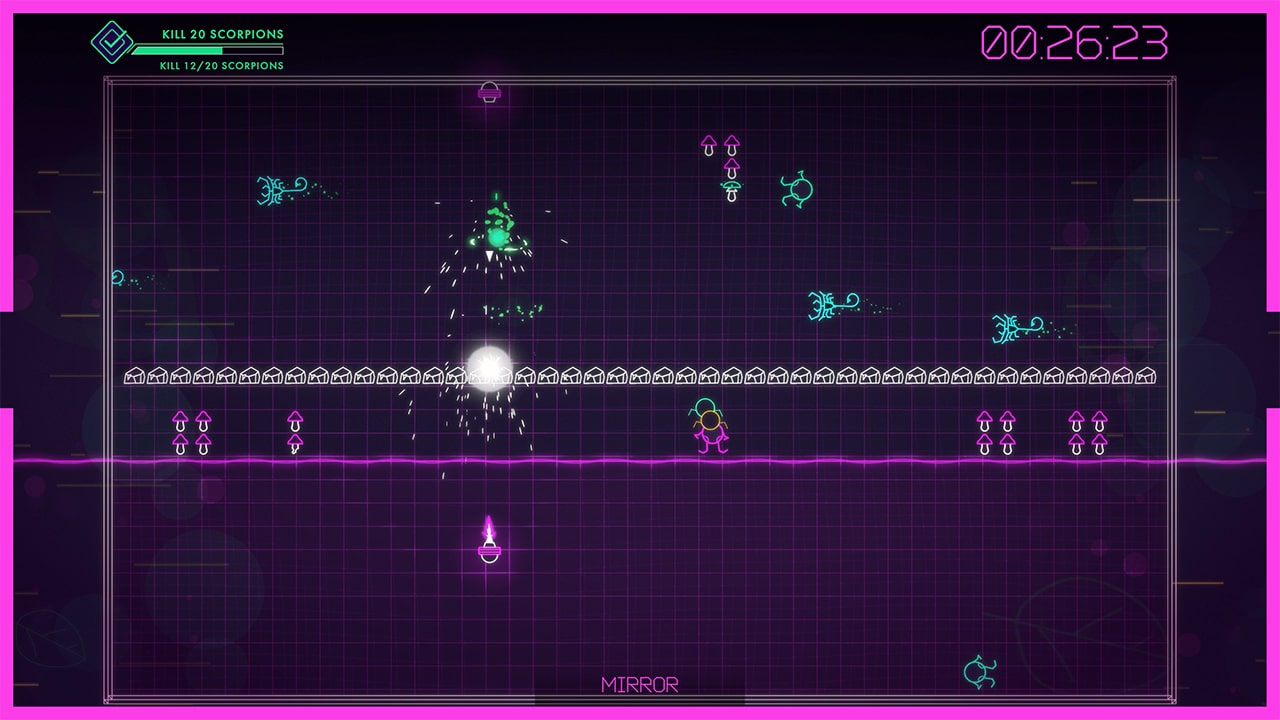The width and height of the screenshot is (1280, 720).
Task: Click the mirrored ship at top of arena
Action: pyautogui.click(x=488, y=91)
